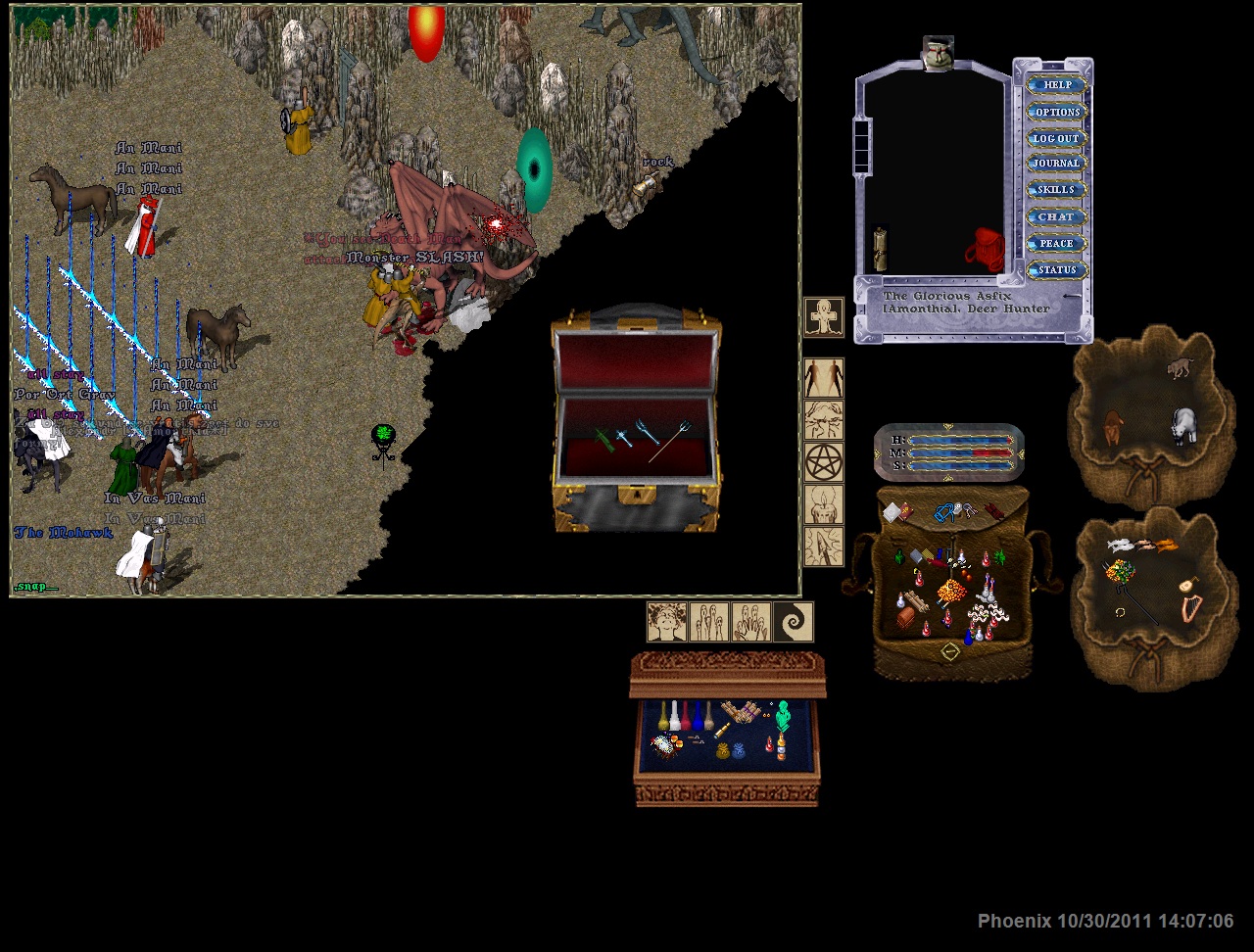
Task: Pick the white wolf in the upper pouch
Action: point(1184,426)
